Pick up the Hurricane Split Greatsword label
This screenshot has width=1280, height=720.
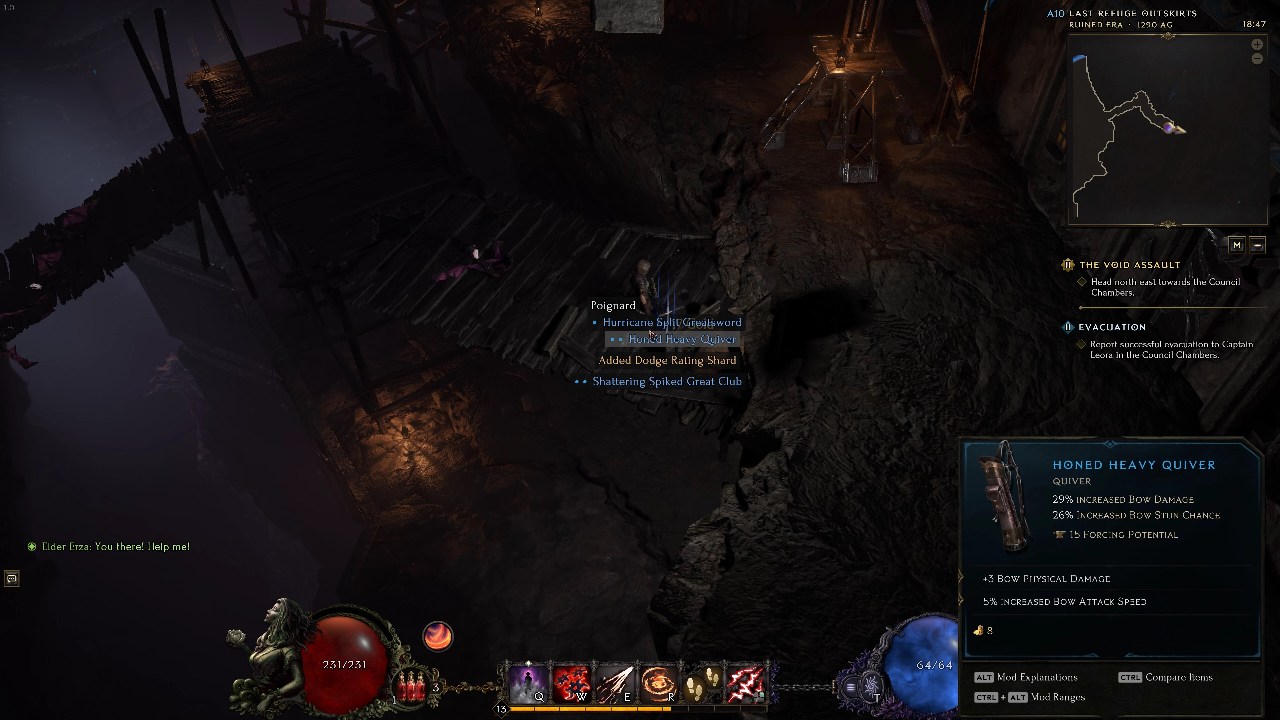(x=671, y=322)
